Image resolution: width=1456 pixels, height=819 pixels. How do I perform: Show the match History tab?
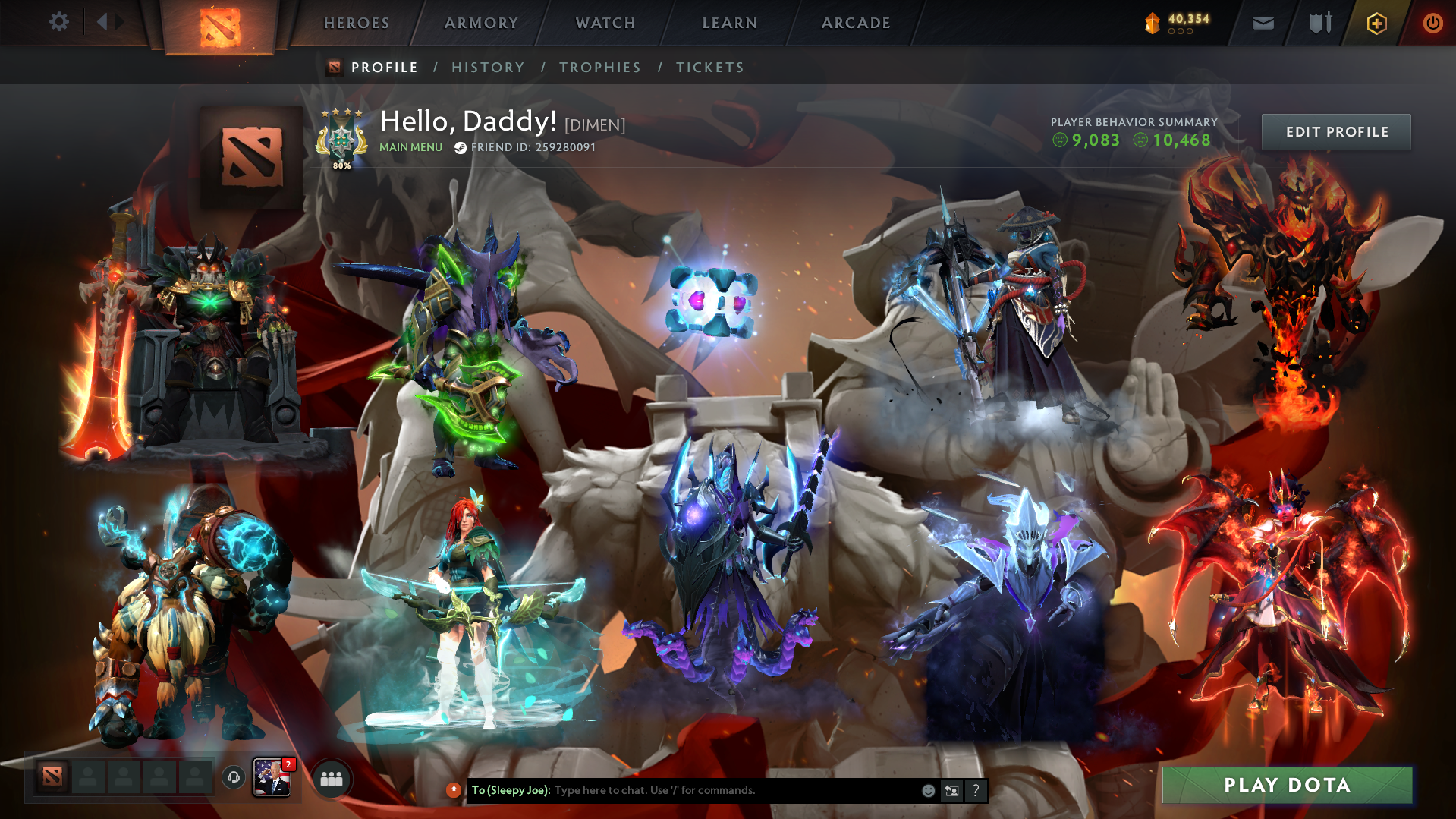pyautogui.click(x=488, y=68)
